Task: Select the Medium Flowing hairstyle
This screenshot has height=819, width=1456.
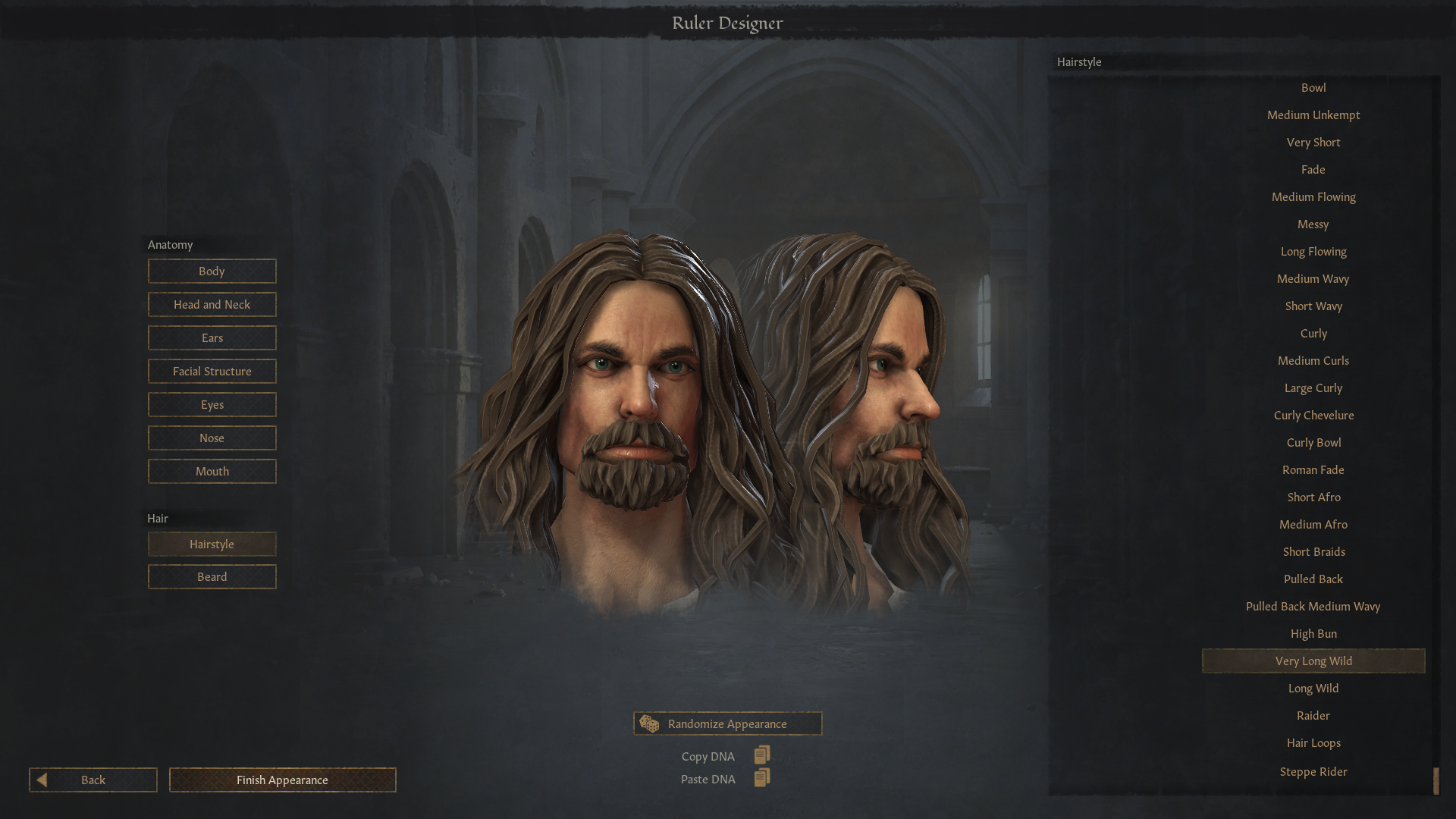Action: coord(1313,197)
